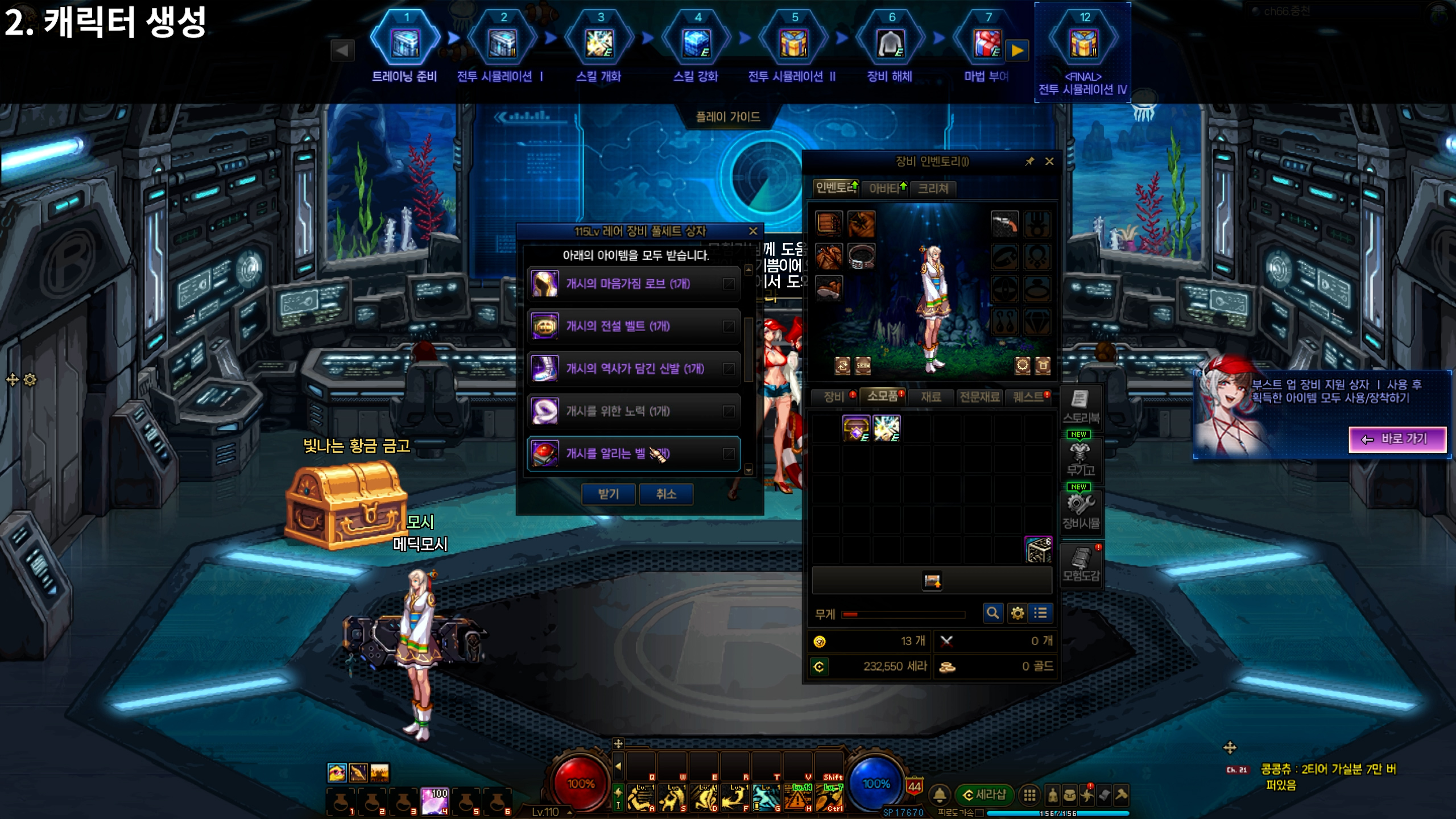The width and height of the screenshot is (1456, 819).
Task: Switch to the 재료 tab
Action: [930, 396]
